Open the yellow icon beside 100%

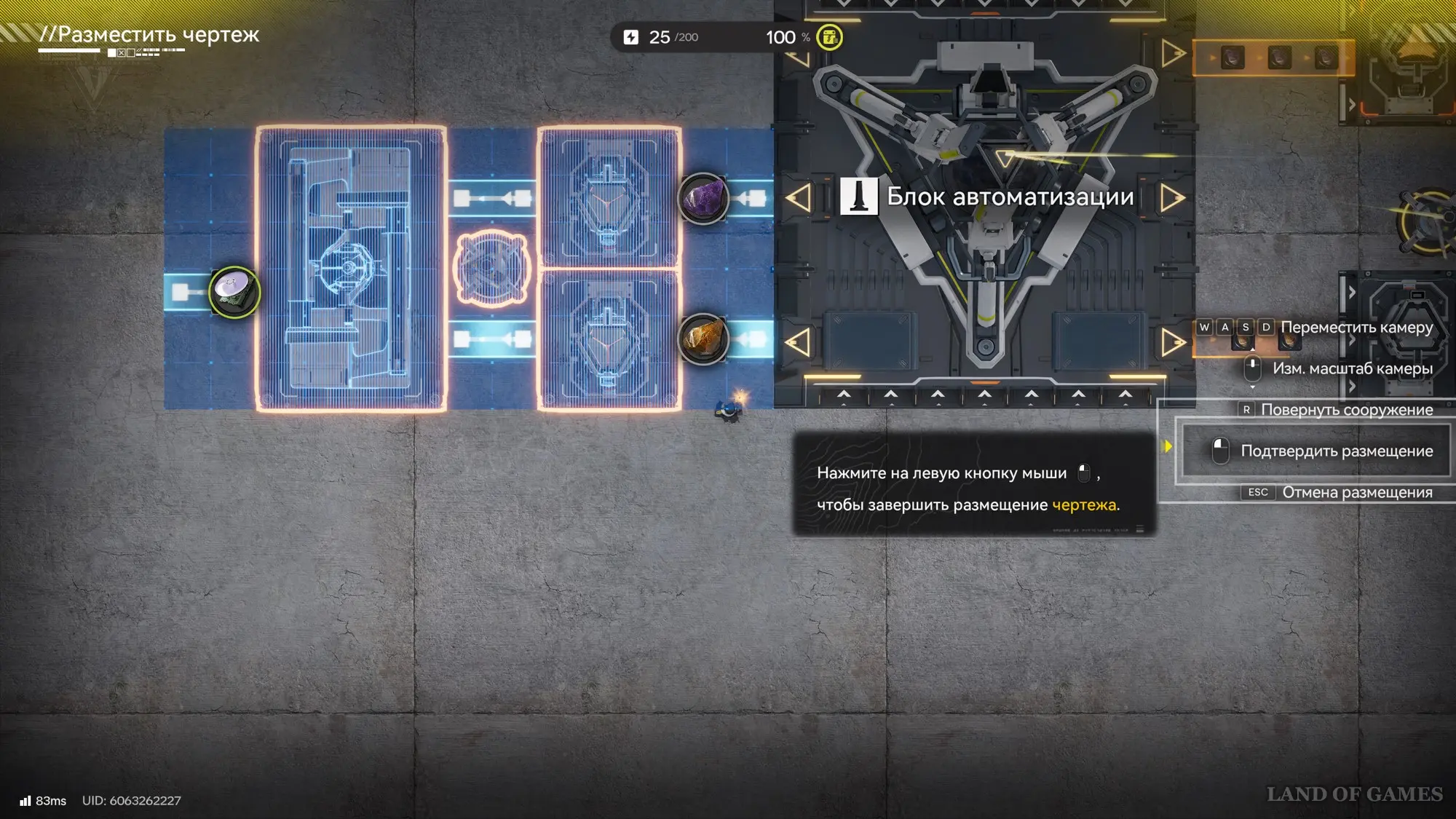829,37
